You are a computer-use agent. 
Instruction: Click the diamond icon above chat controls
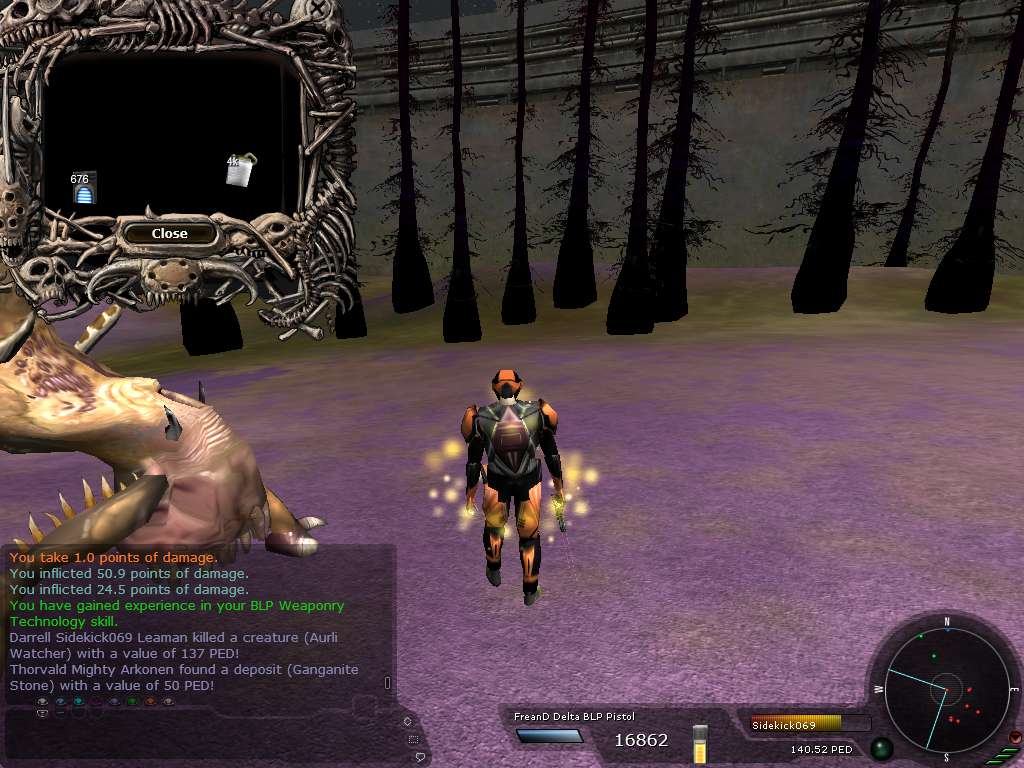(x=407, y=721)
